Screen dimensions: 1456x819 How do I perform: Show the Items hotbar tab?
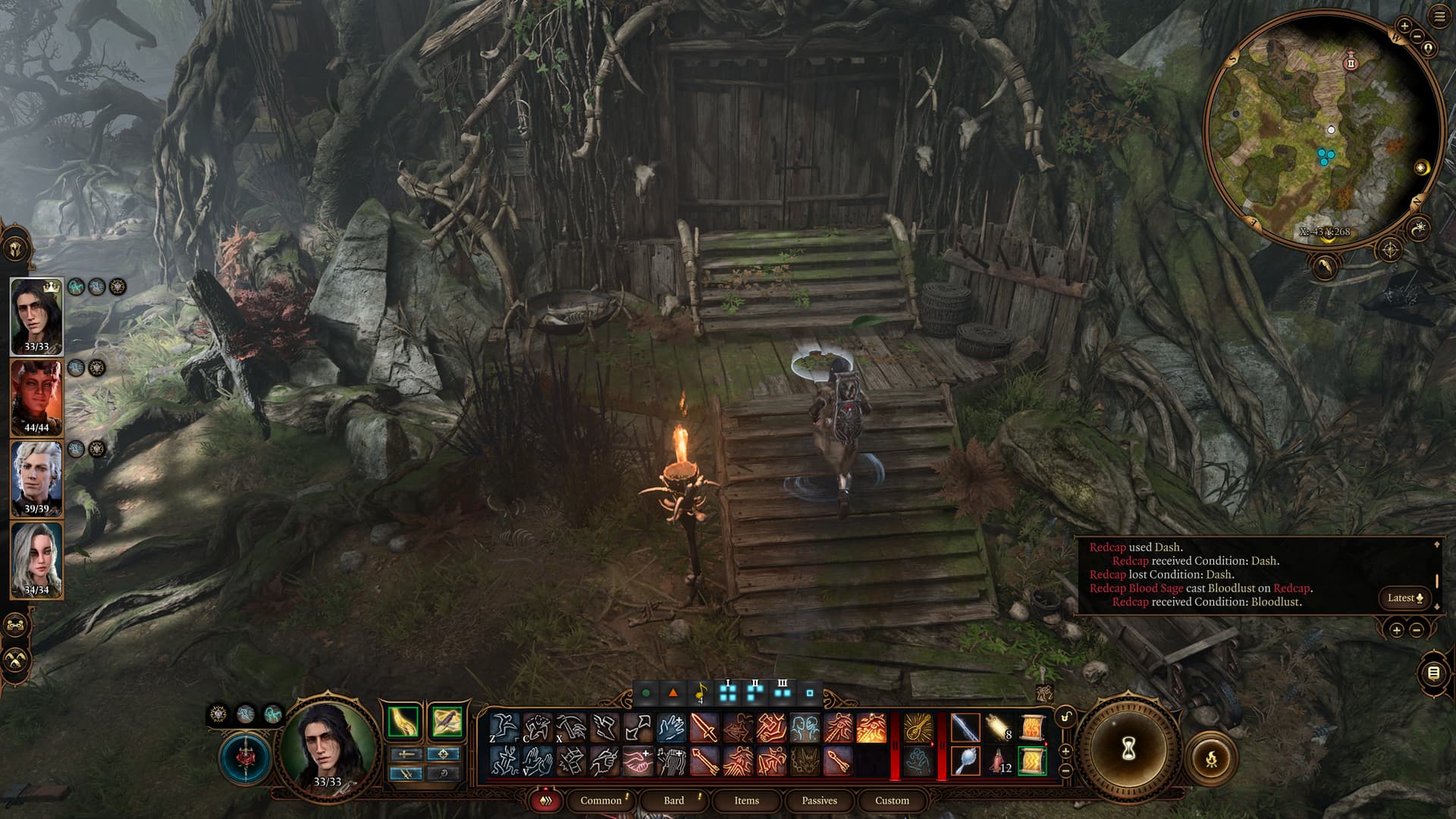point(746,800)
